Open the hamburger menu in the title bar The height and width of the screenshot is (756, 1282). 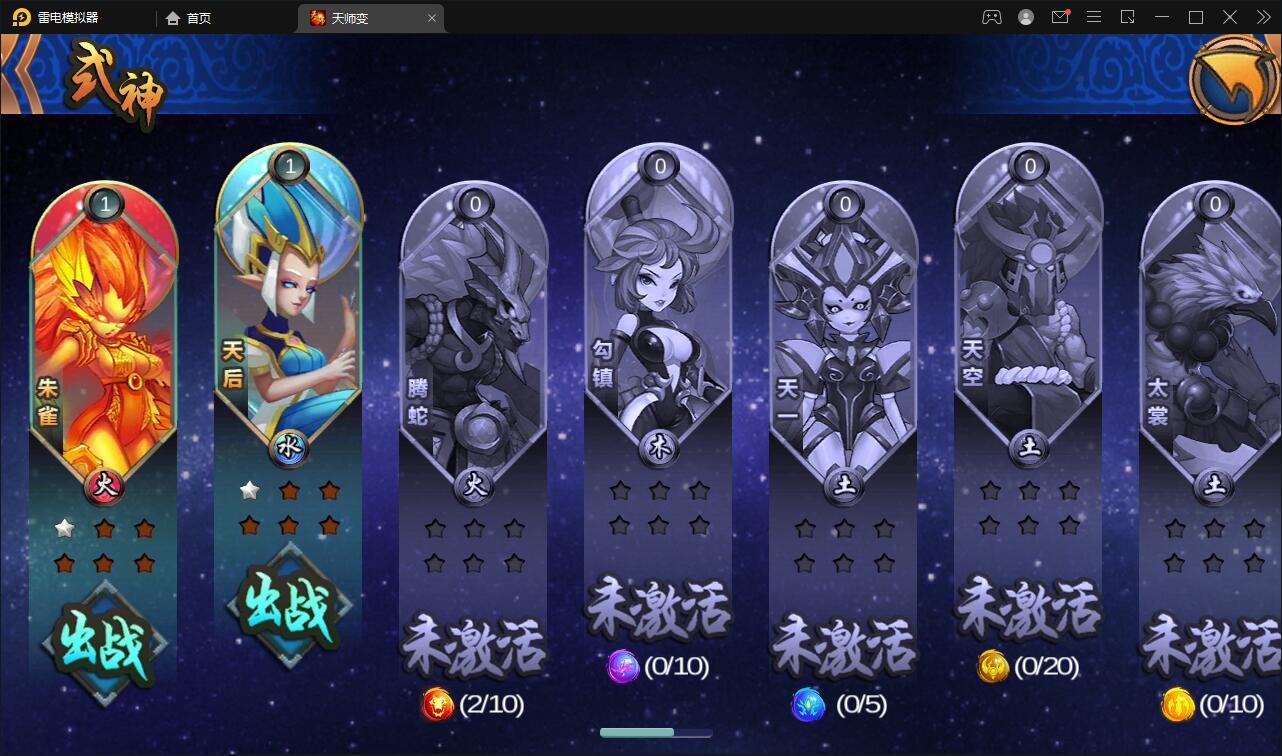(1094, 17)
